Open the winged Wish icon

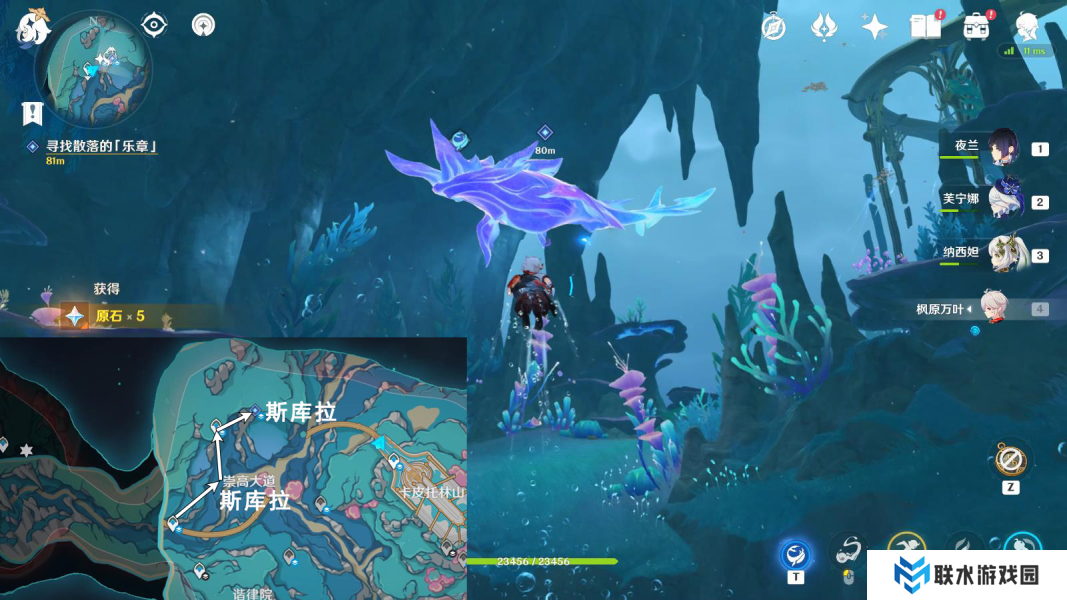click(x=823, y=27)
